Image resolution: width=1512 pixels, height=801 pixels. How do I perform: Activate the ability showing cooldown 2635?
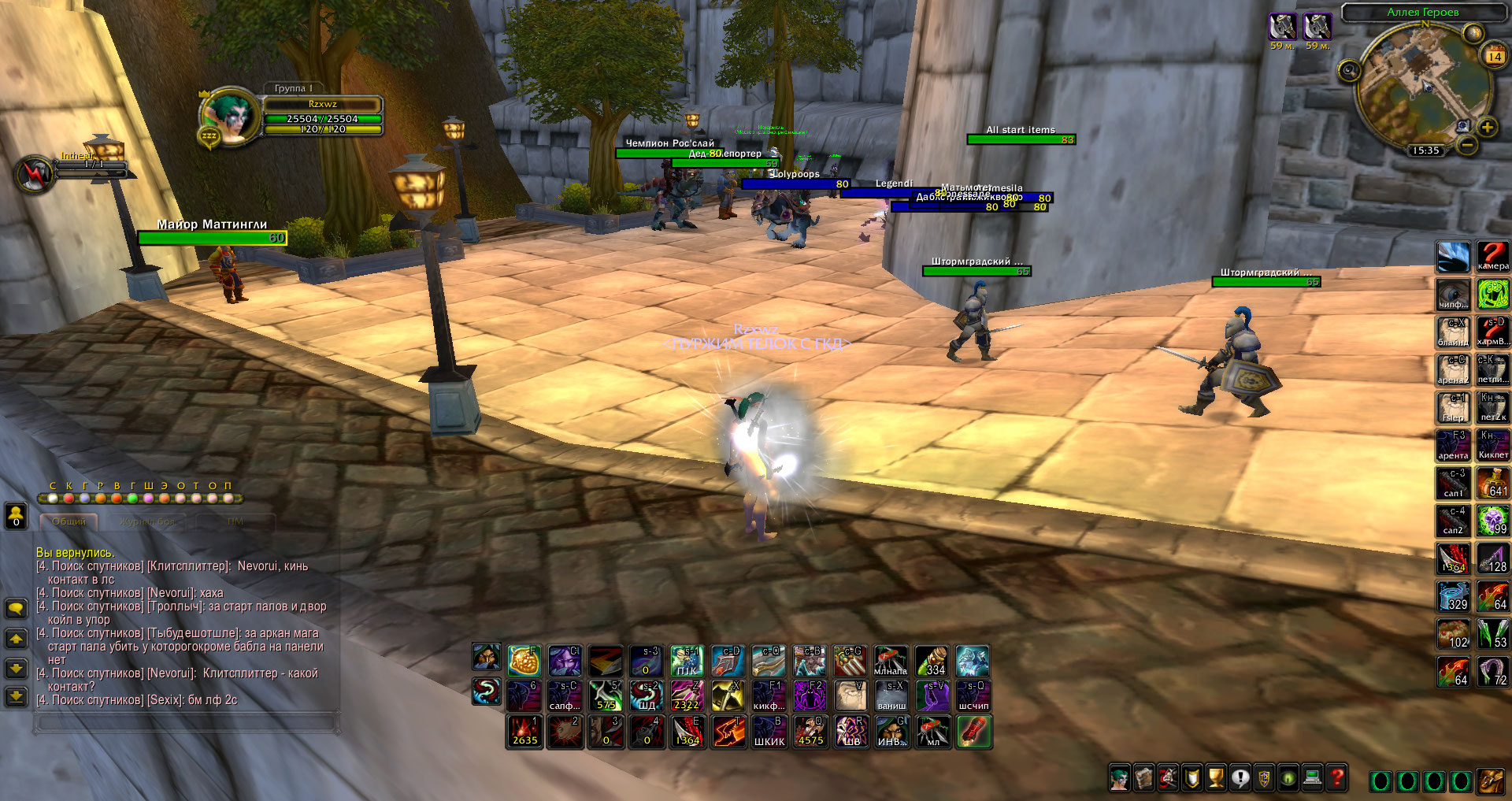pos(524,732)
